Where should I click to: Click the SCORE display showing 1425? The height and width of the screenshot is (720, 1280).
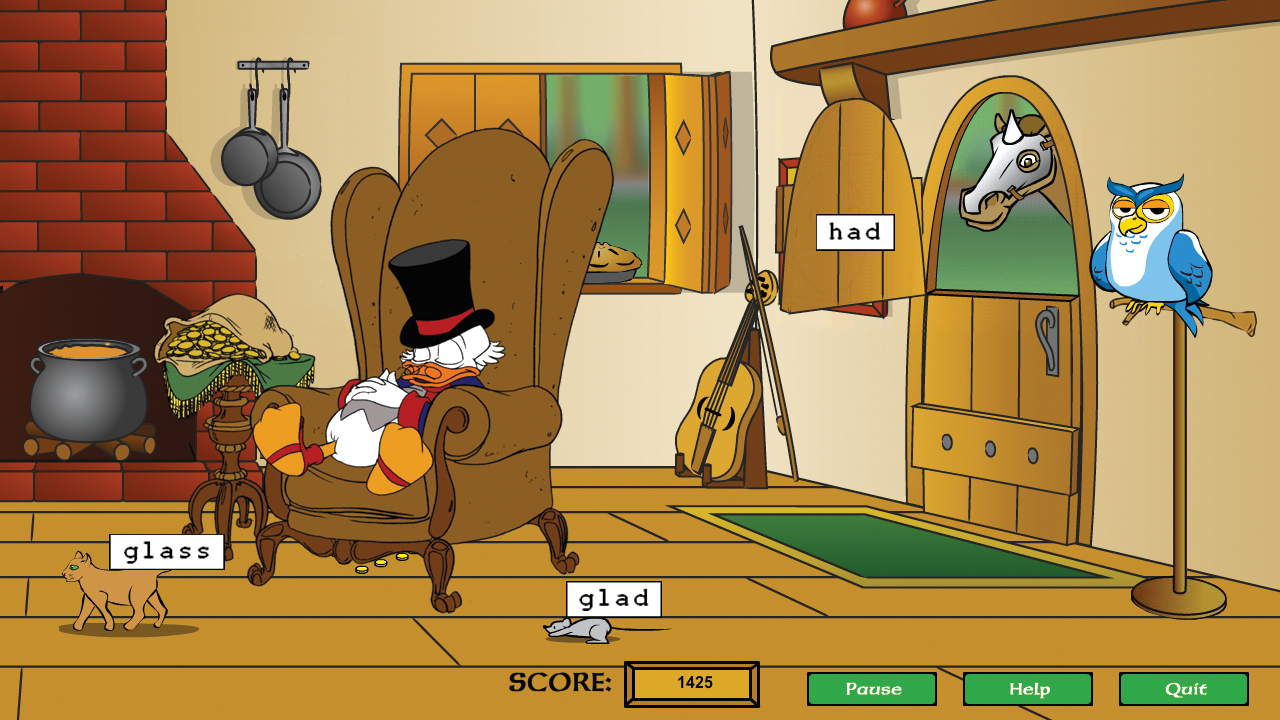pos(690,683)
